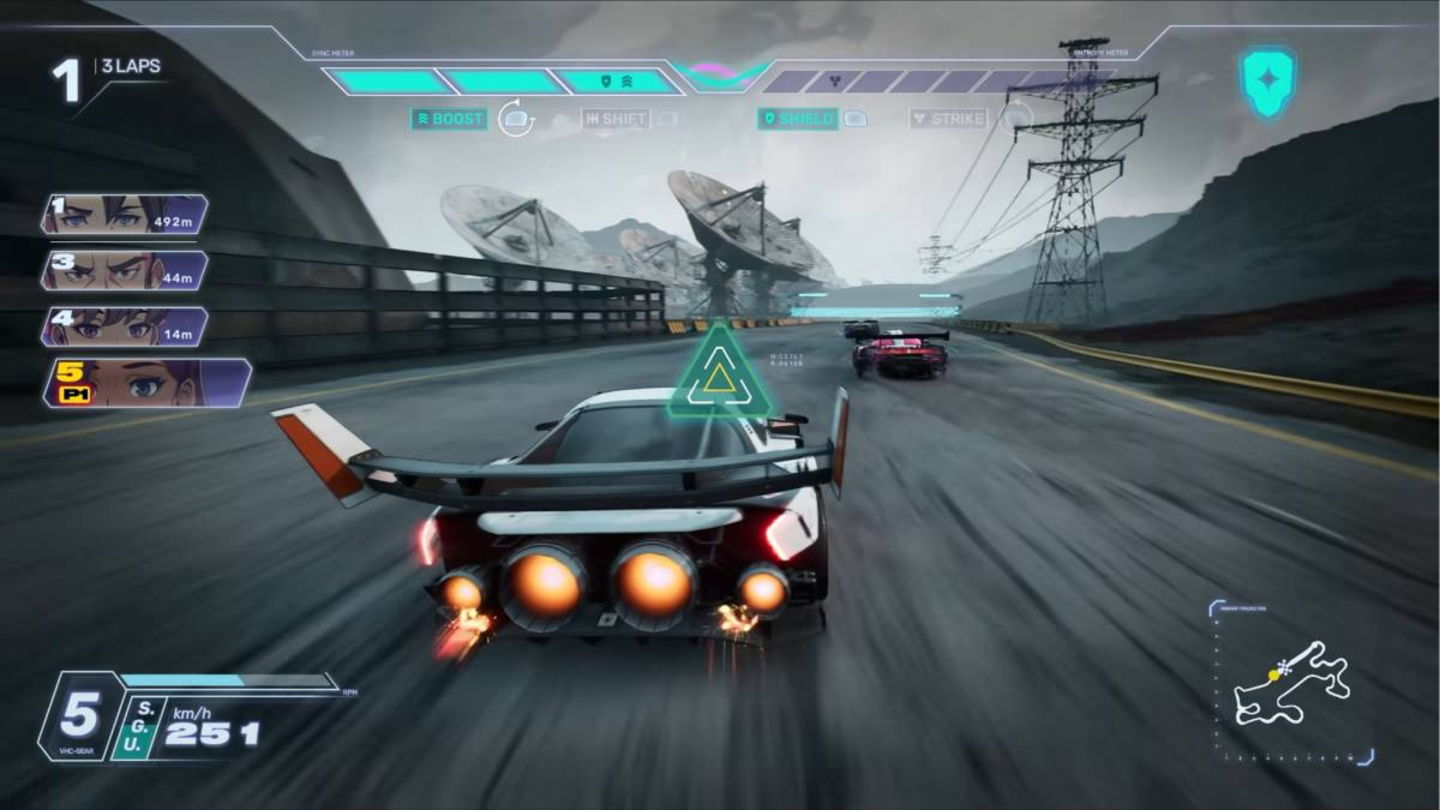Viewport: 1440px width, 810px height.
Task: Select the green triangle pickup marker on track
Action: 722,379
